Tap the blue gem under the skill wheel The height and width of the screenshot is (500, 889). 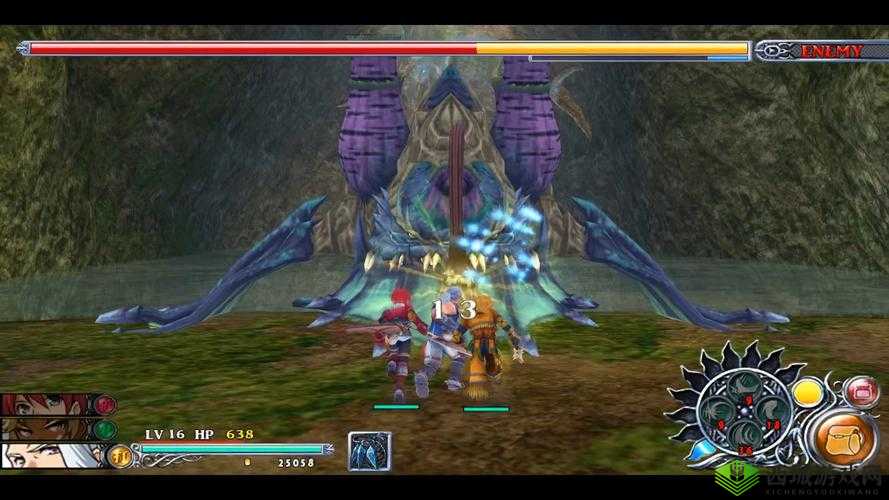(704, 449)
